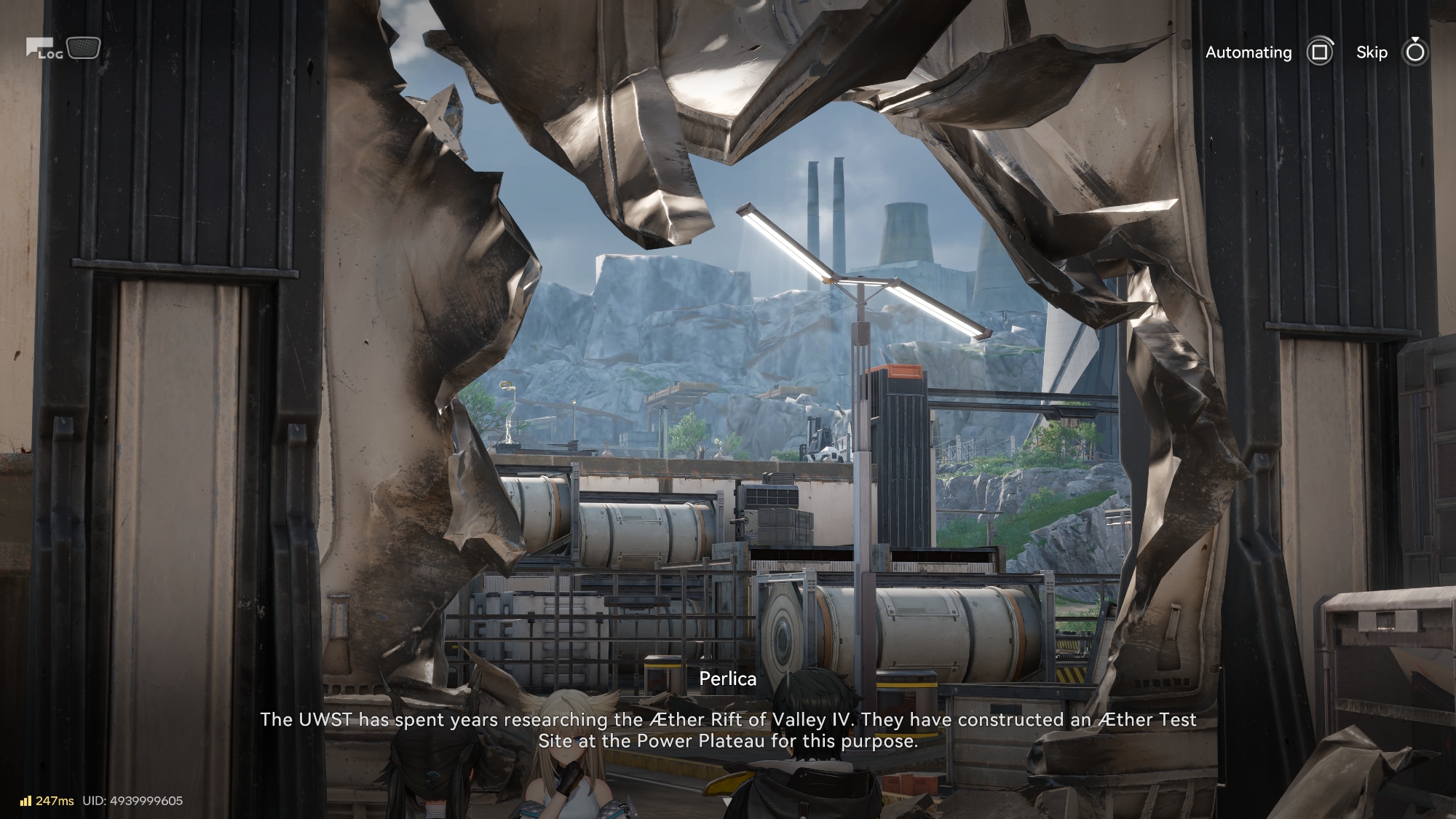
Task: Skip the cutscene
Action: pyautogui.click(x=1414, y=52)
